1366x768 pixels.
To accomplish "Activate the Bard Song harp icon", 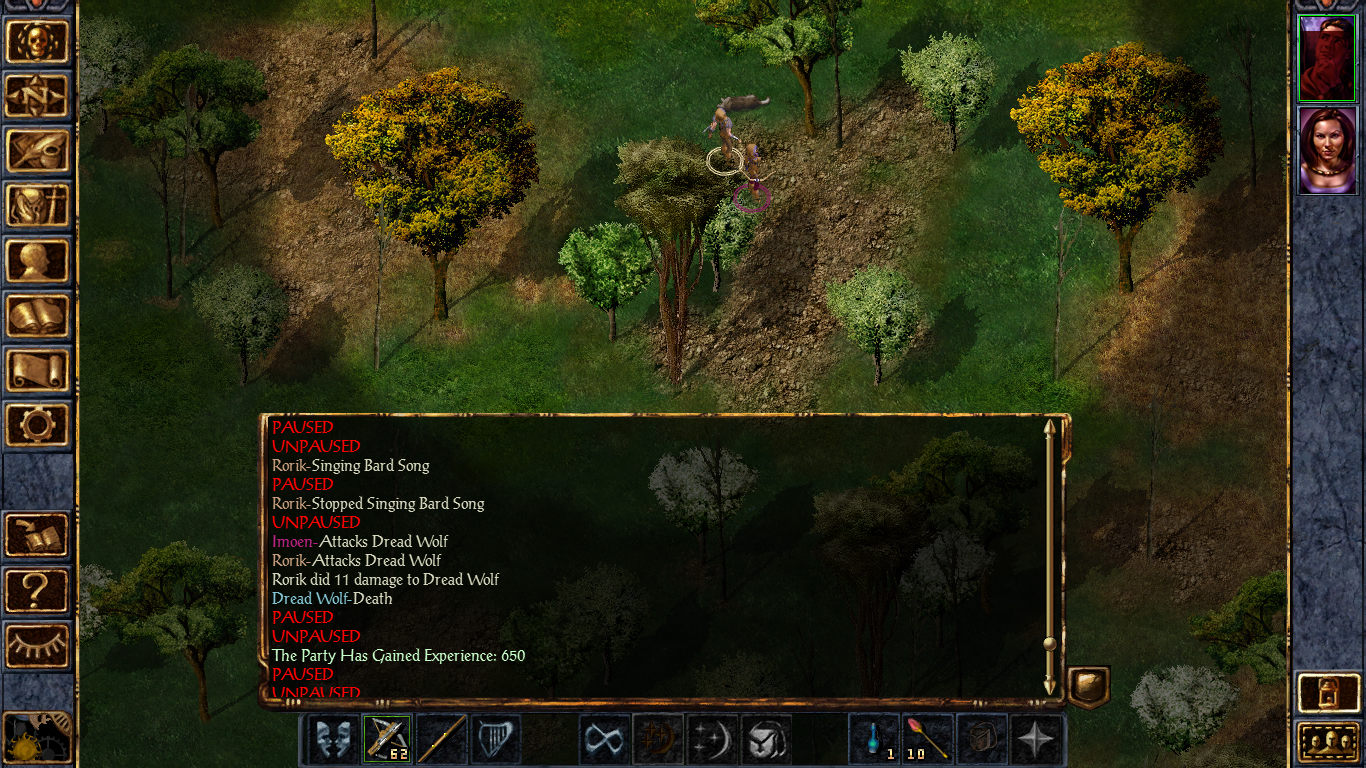I will tap(496, 740).
